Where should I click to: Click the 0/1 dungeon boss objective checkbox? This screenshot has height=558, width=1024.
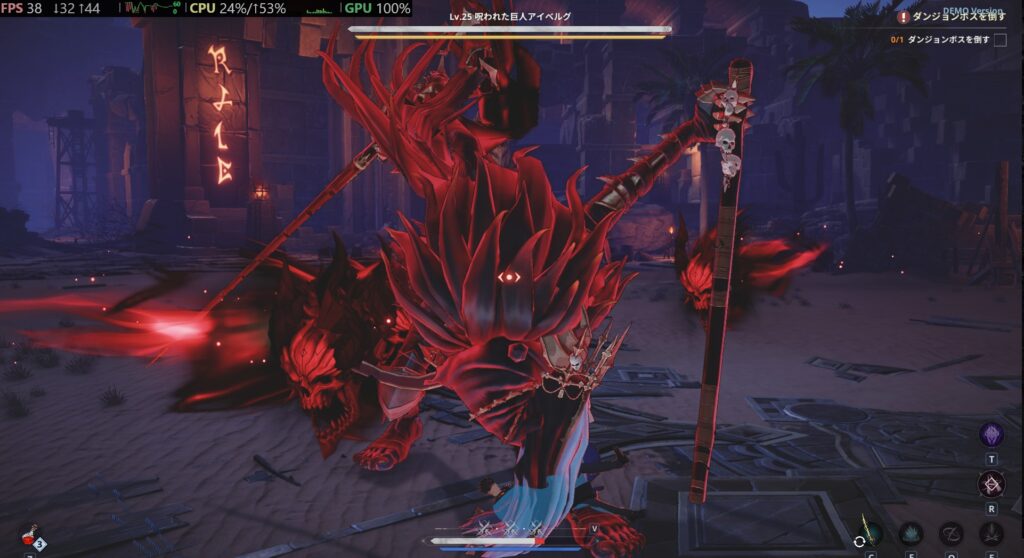click(1000, 40)
